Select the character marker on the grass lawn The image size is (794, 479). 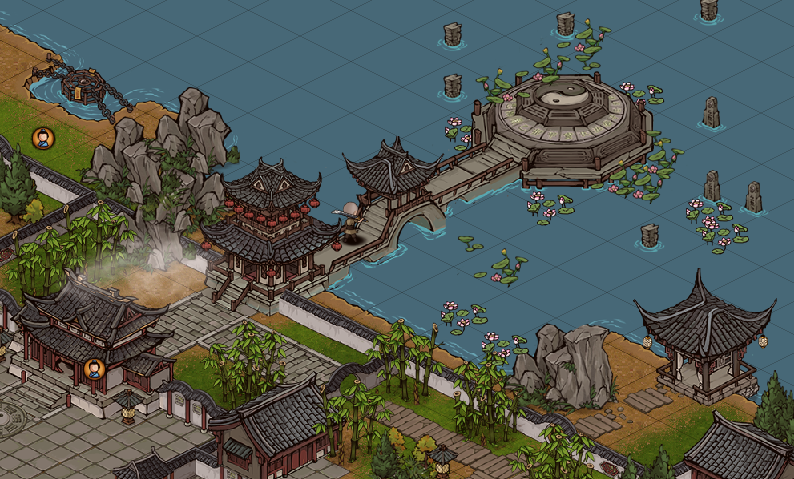[43, 138]
